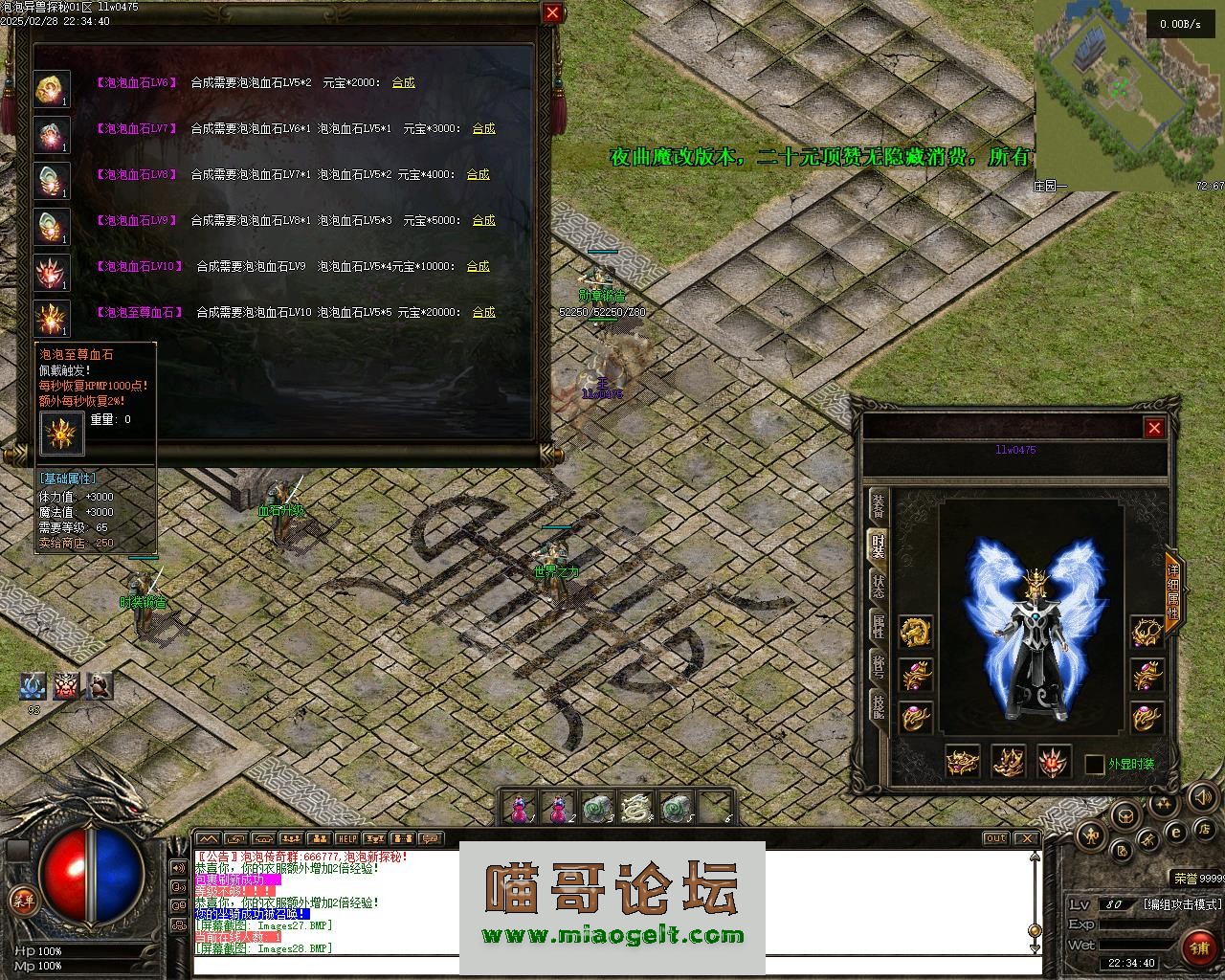Close the character panel for llw0475
1225x980 pixels.
pyautogui.click(x=1154, y=428)
